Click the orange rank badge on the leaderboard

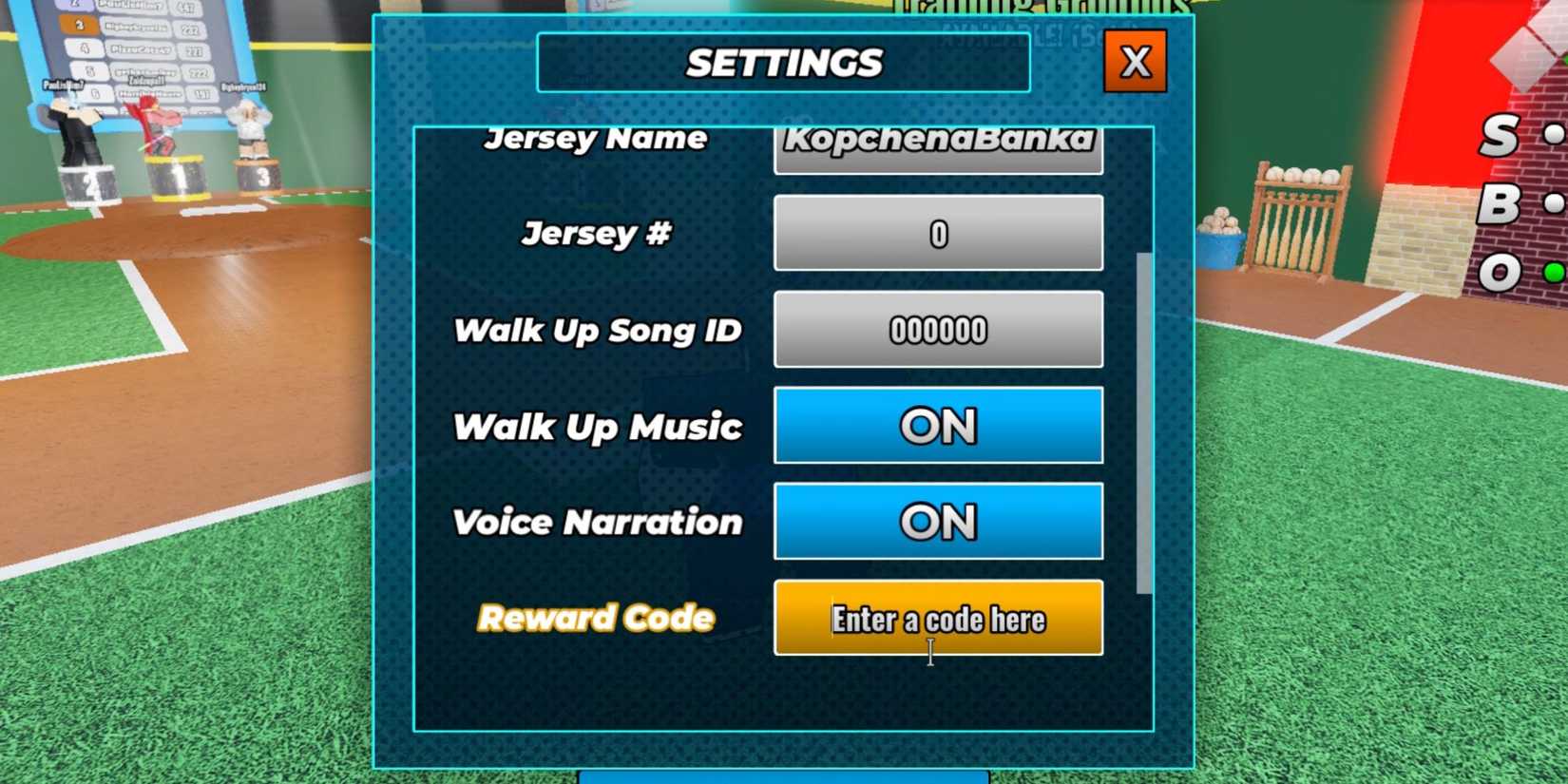tap(78, 27)
